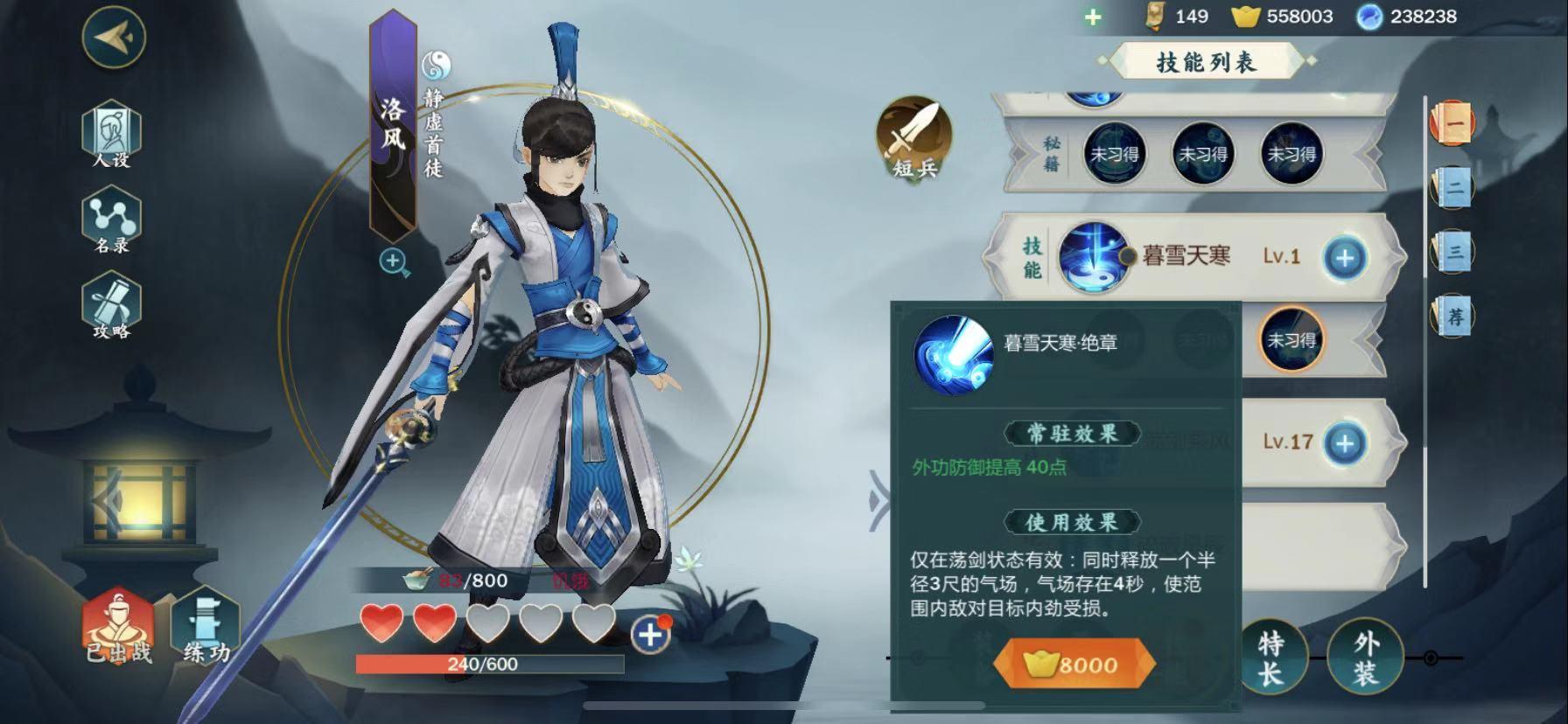Open the 名录 roster

coord(111,220)
